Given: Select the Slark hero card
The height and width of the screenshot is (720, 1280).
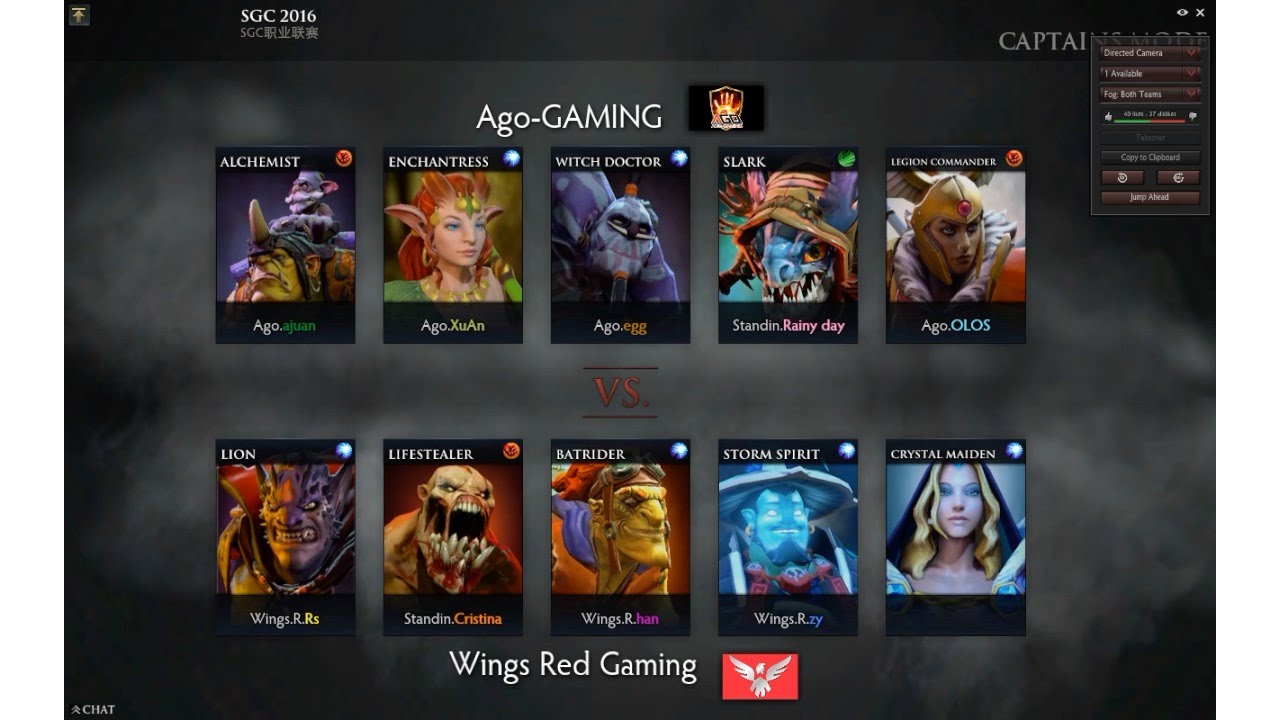Looking at the screenshot, I should point(788,246).
